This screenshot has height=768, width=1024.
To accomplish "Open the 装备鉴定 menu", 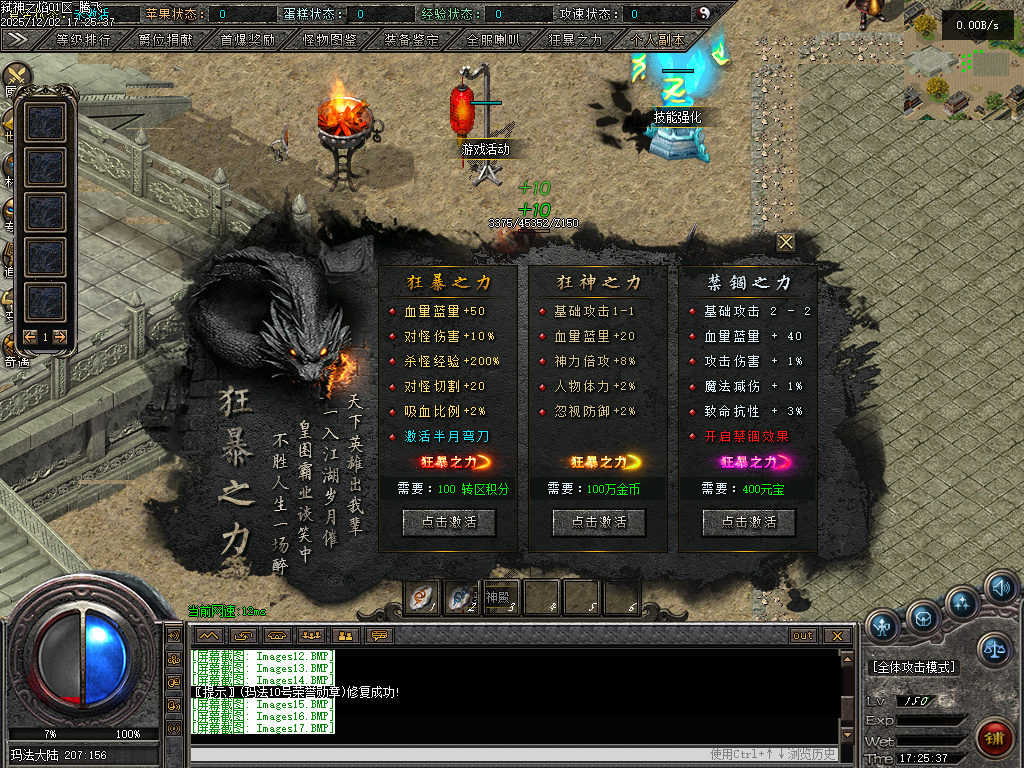I will pos(411,40).
